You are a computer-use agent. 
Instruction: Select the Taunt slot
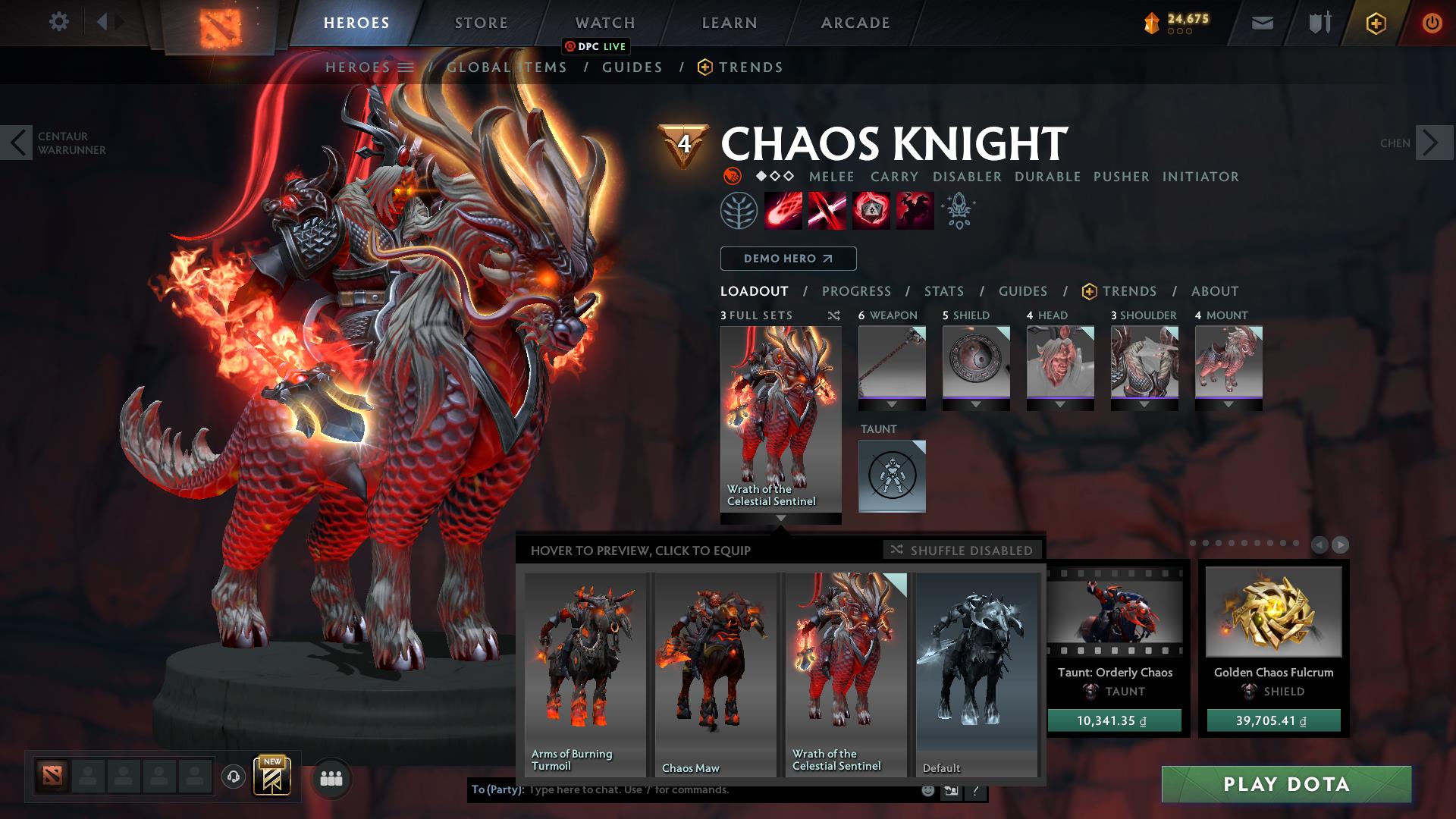pos(892,475)
